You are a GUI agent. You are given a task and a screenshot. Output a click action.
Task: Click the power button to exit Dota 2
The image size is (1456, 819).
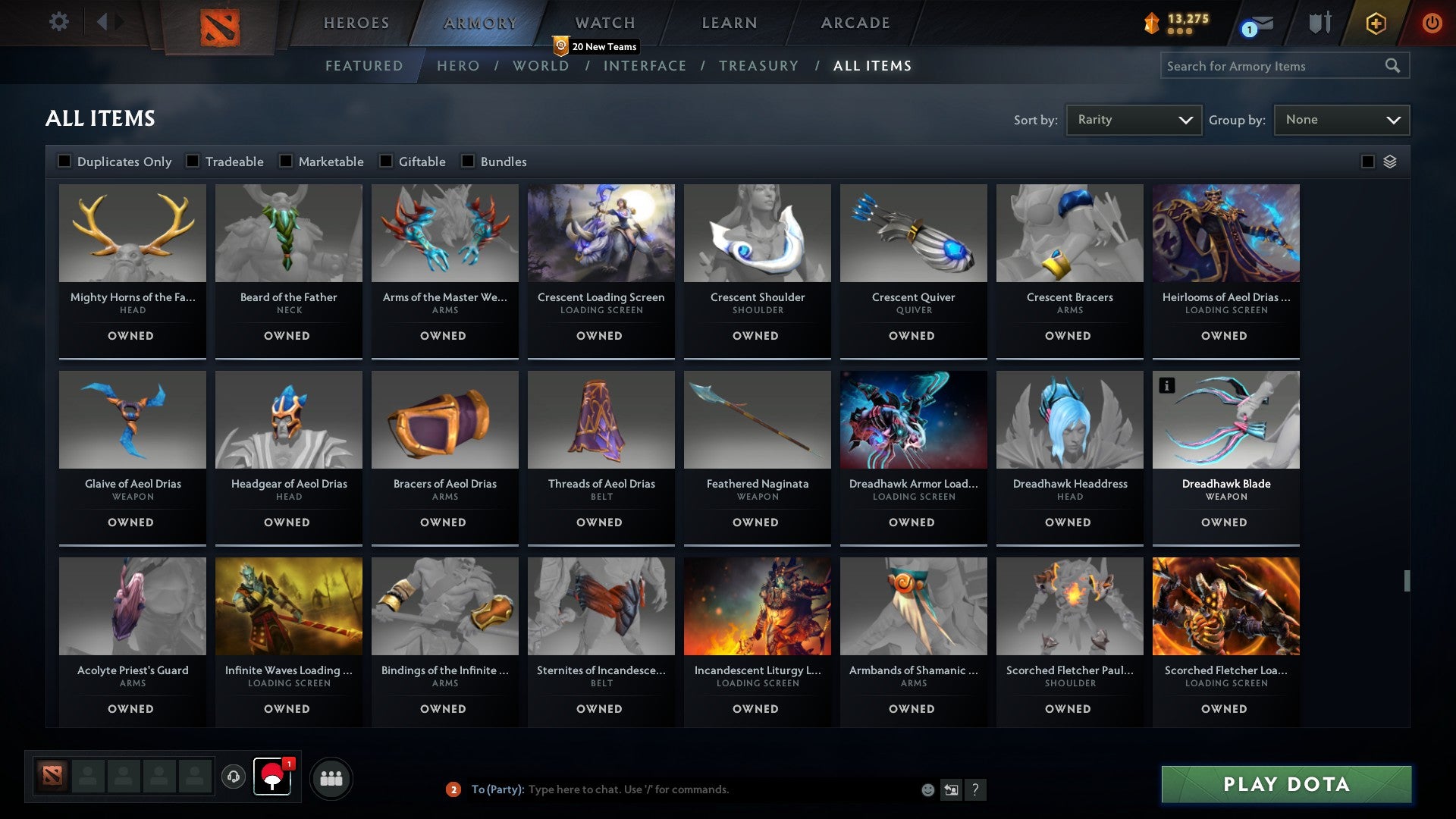(x=1432, y=24)
